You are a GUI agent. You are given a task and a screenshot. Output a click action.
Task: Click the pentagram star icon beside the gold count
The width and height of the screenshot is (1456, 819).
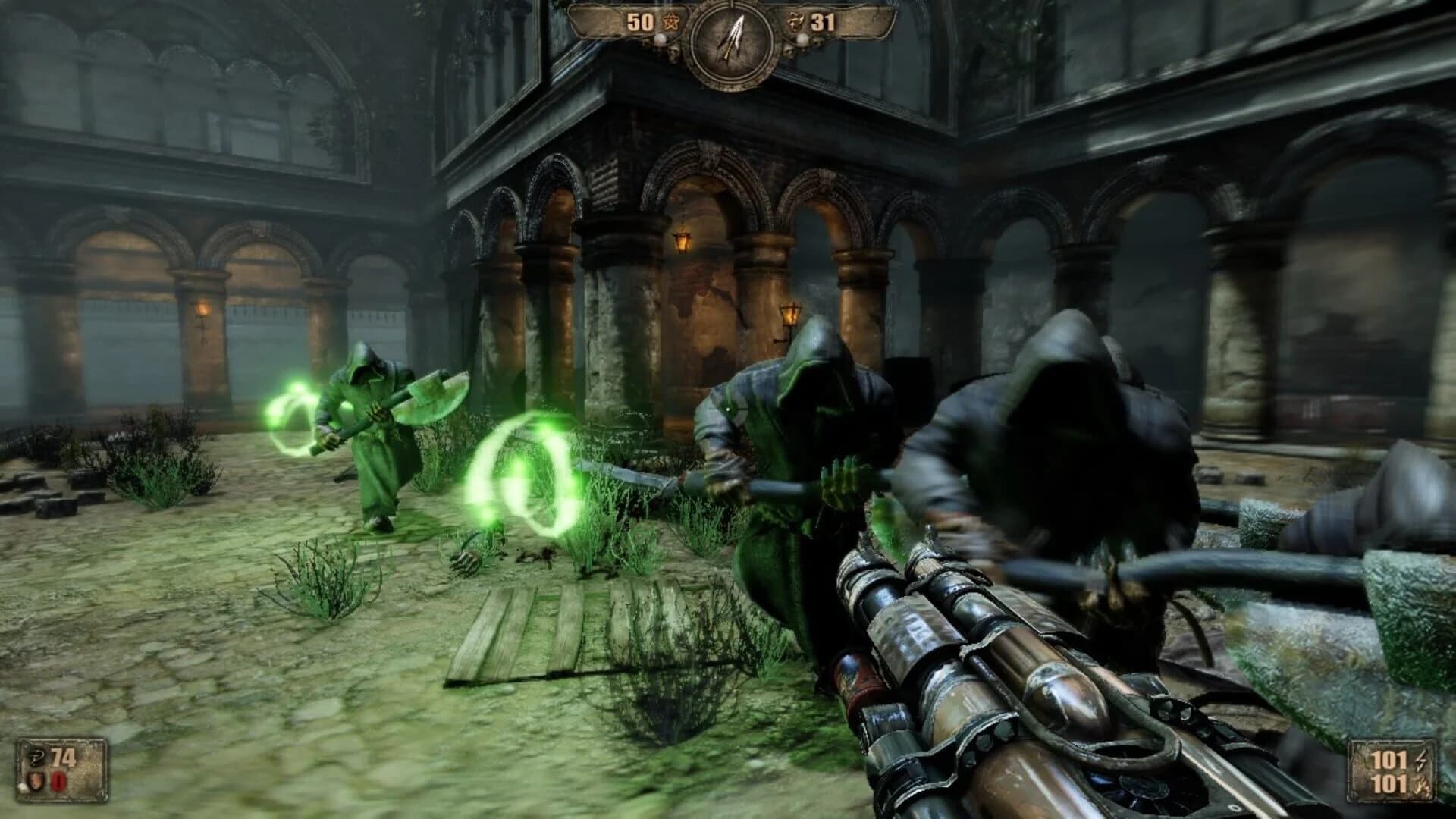click(x=670, y=21)
